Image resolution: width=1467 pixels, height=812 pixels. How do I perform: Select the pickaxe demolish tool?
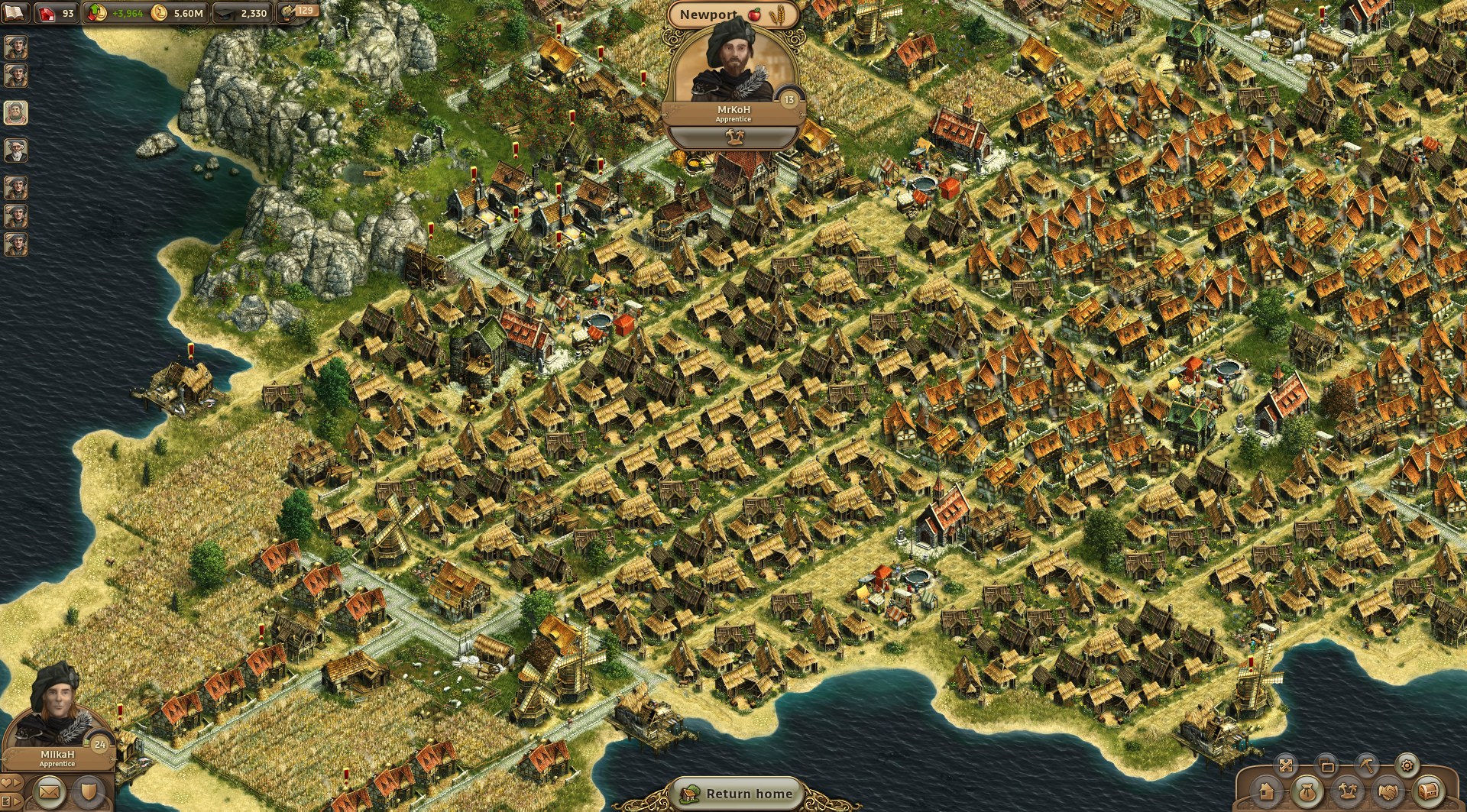click(x=1366, y=765)
